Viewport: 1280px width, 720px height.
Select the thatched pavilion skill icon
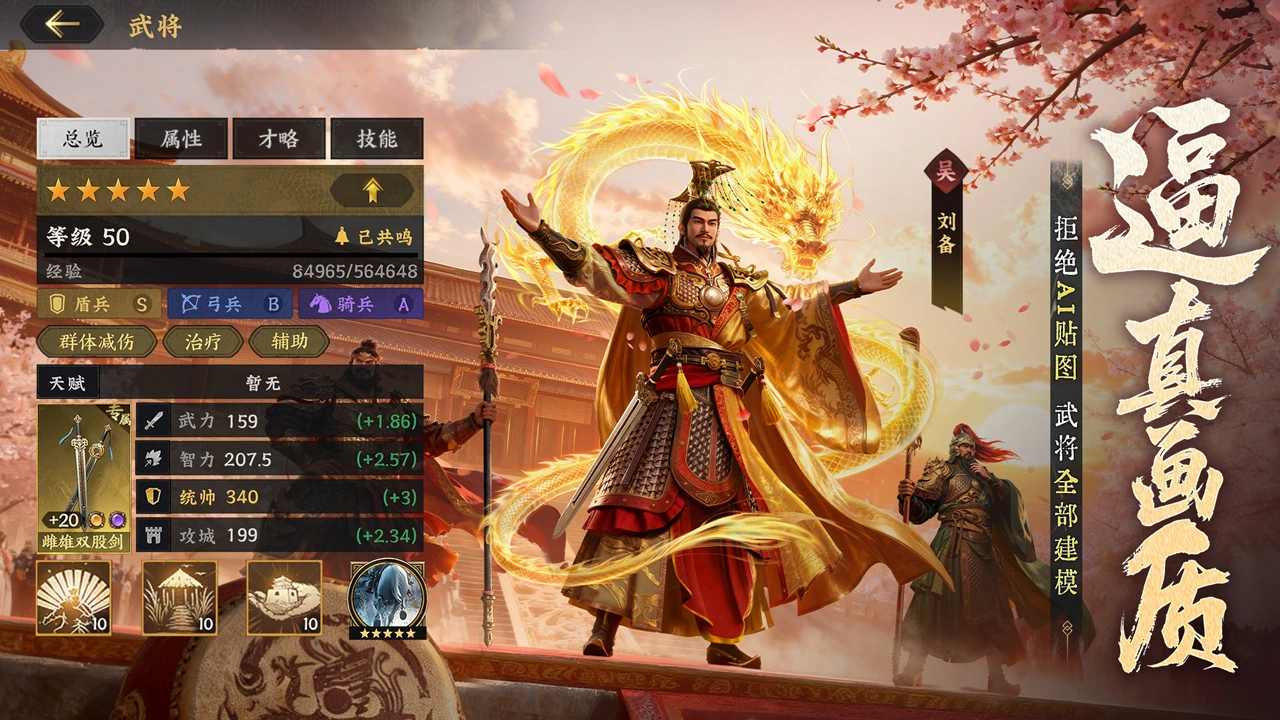point(179,598)
